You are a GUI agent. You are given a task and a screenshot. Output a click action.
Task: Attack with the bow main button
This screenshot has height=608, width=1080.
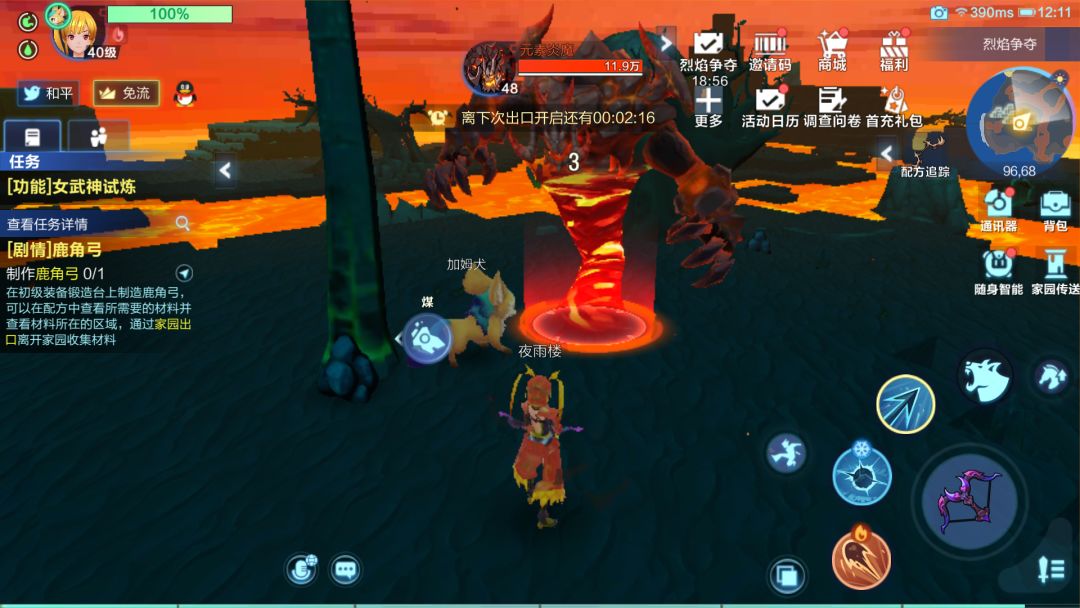(x=969, y=501)
